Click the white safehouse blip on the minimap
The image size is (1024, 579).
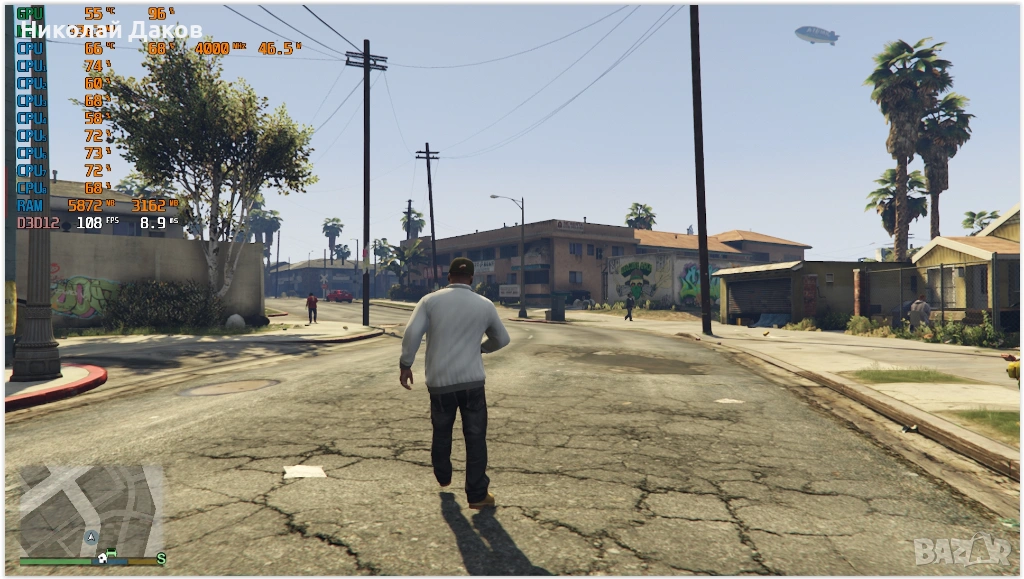click(x=101, y=558)
